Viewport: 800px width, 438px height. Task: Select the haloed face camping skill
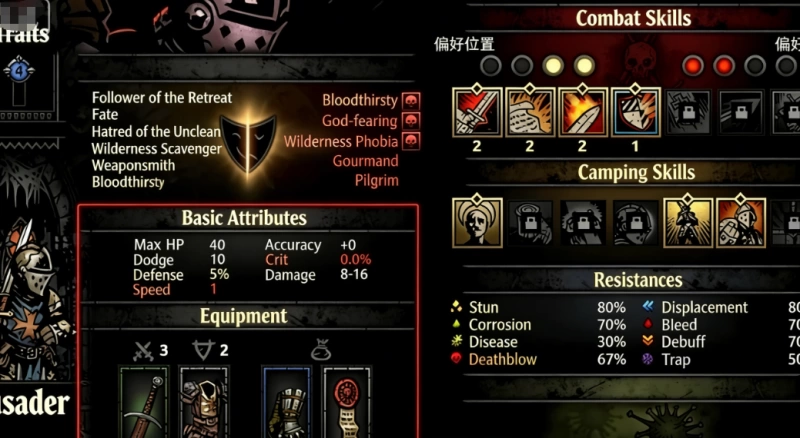[x=477, y=222]
